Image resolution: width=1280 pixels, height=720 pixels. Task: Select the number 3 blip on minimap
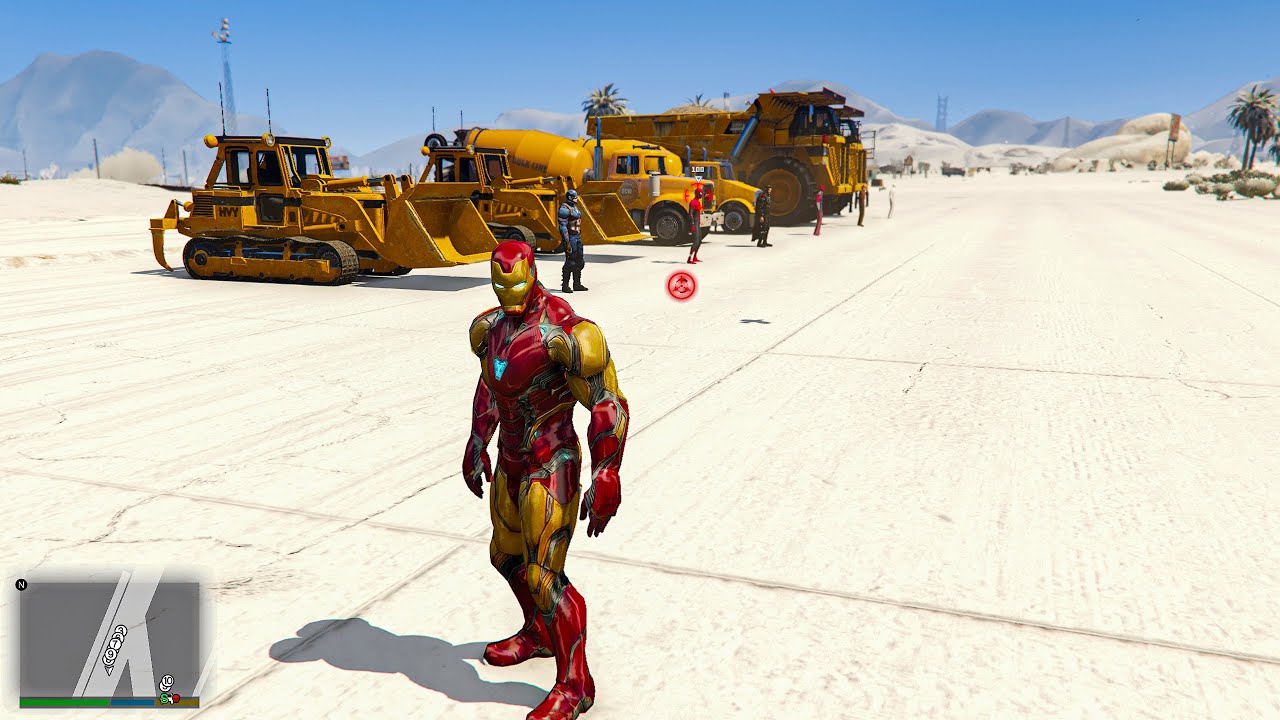click(x=120, y=632)
